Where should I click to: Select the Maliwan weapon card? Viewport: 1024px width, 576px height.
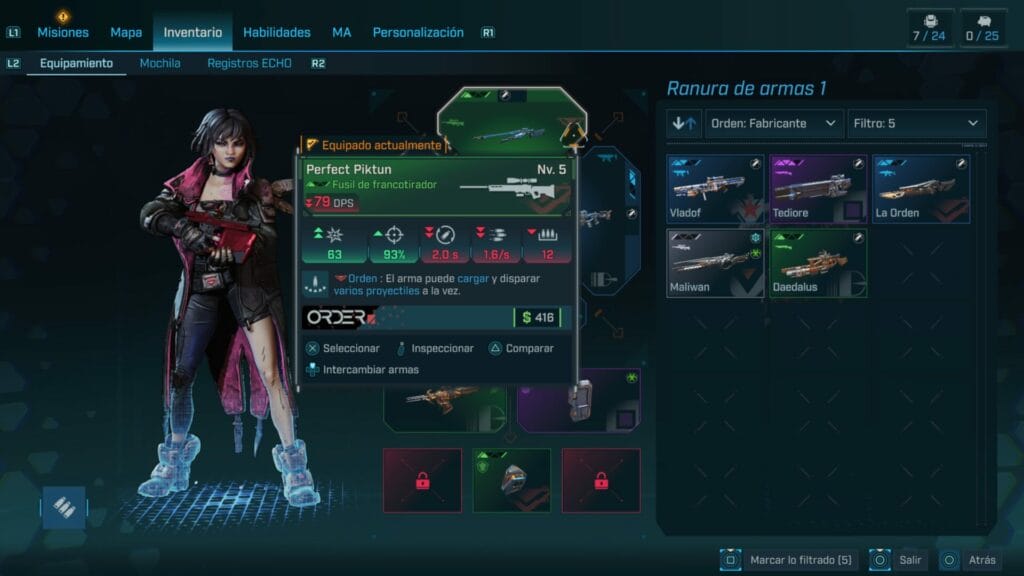pos(715,263)
